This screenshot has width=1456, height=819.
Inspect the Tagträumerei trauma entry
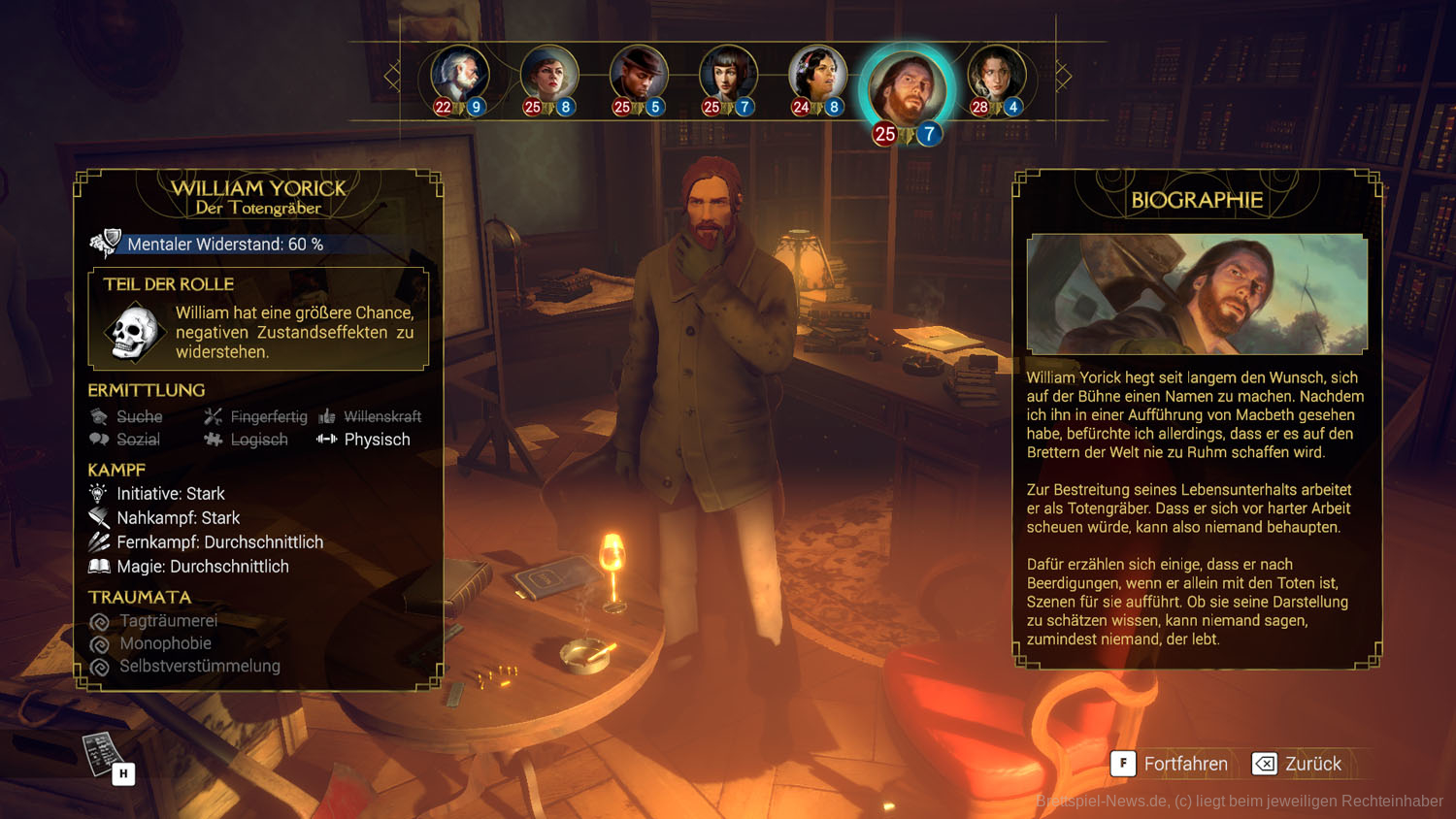pyautogui.click(x=167, y=621)
